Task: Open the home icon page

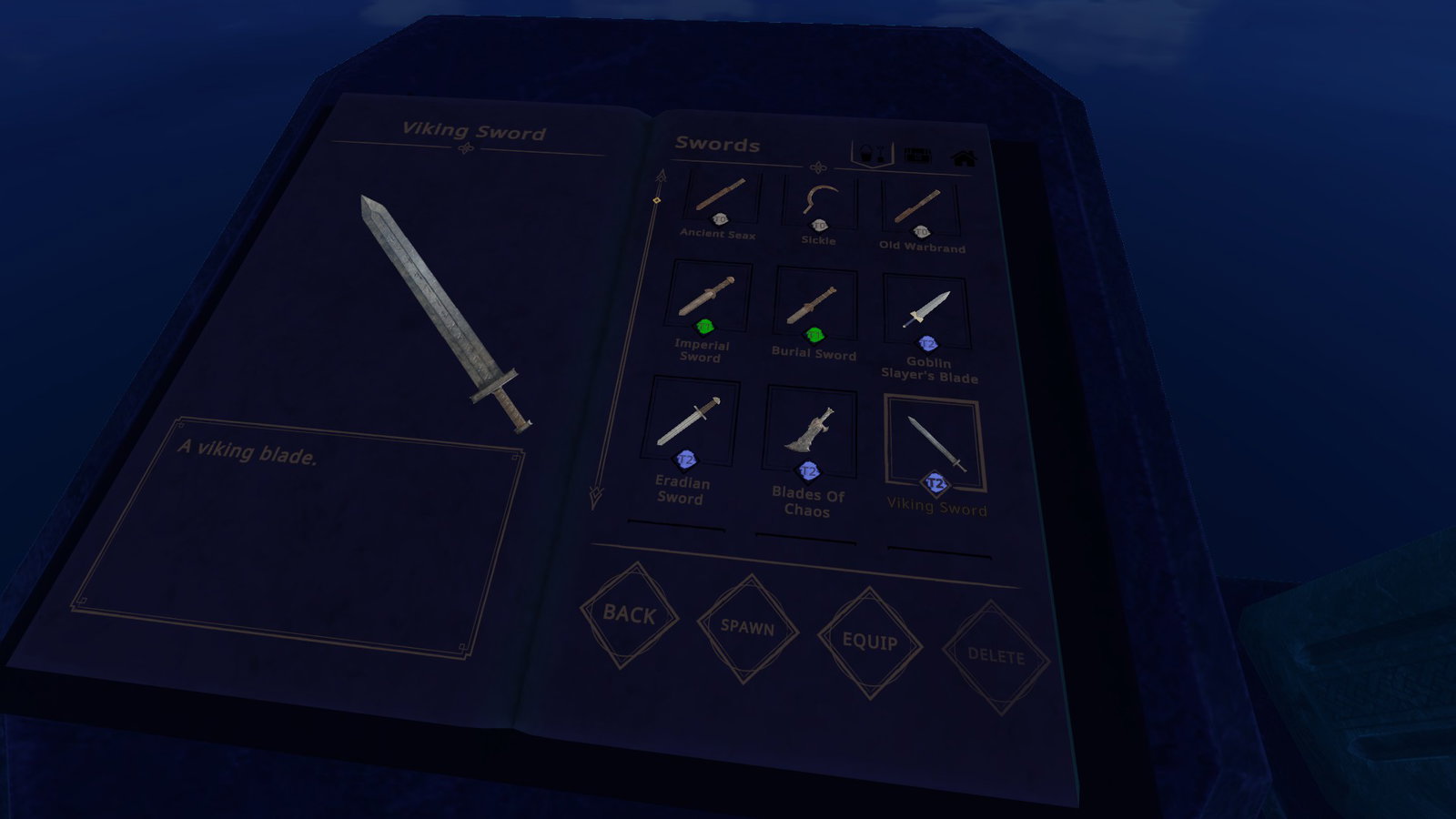Action: pos(964,158)
